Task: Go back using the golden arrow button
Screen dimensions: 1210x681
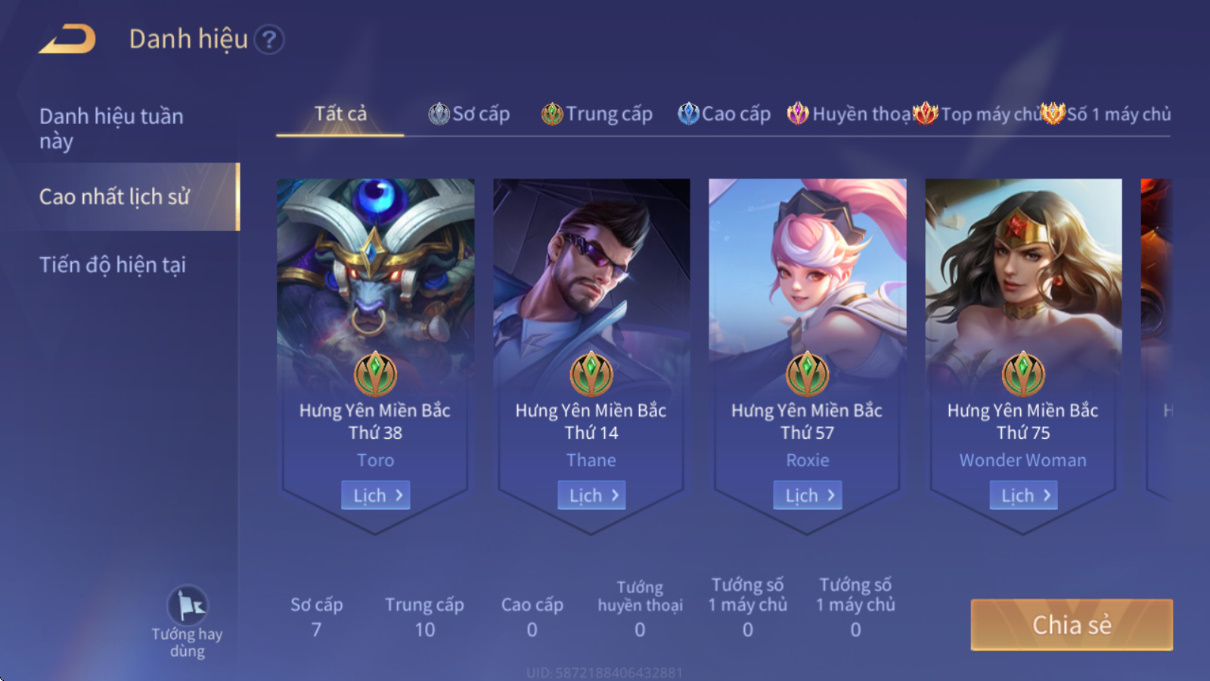Action: pos(67,40)
